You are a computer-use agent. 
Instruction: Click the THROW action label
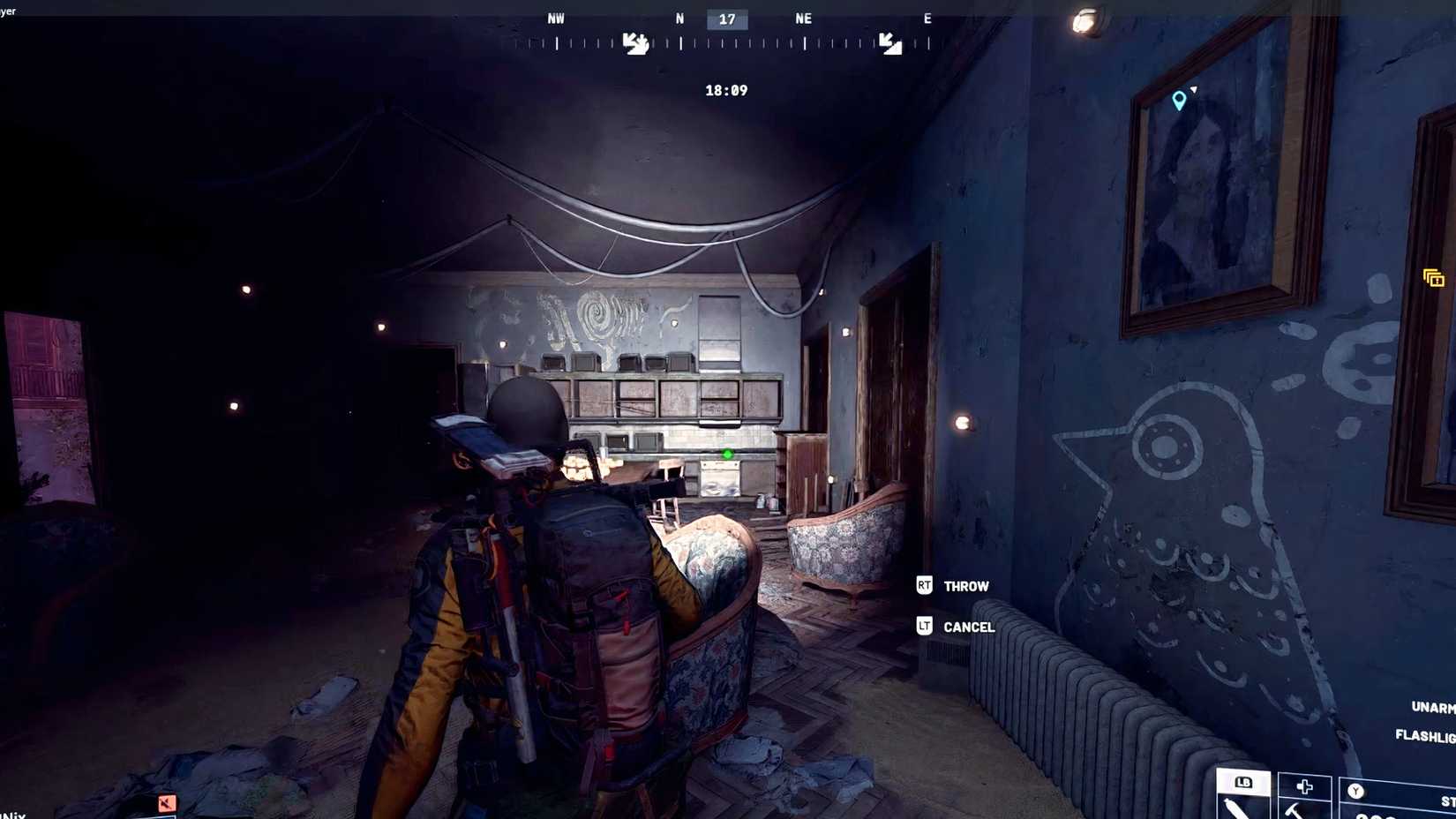pos(966,585)
